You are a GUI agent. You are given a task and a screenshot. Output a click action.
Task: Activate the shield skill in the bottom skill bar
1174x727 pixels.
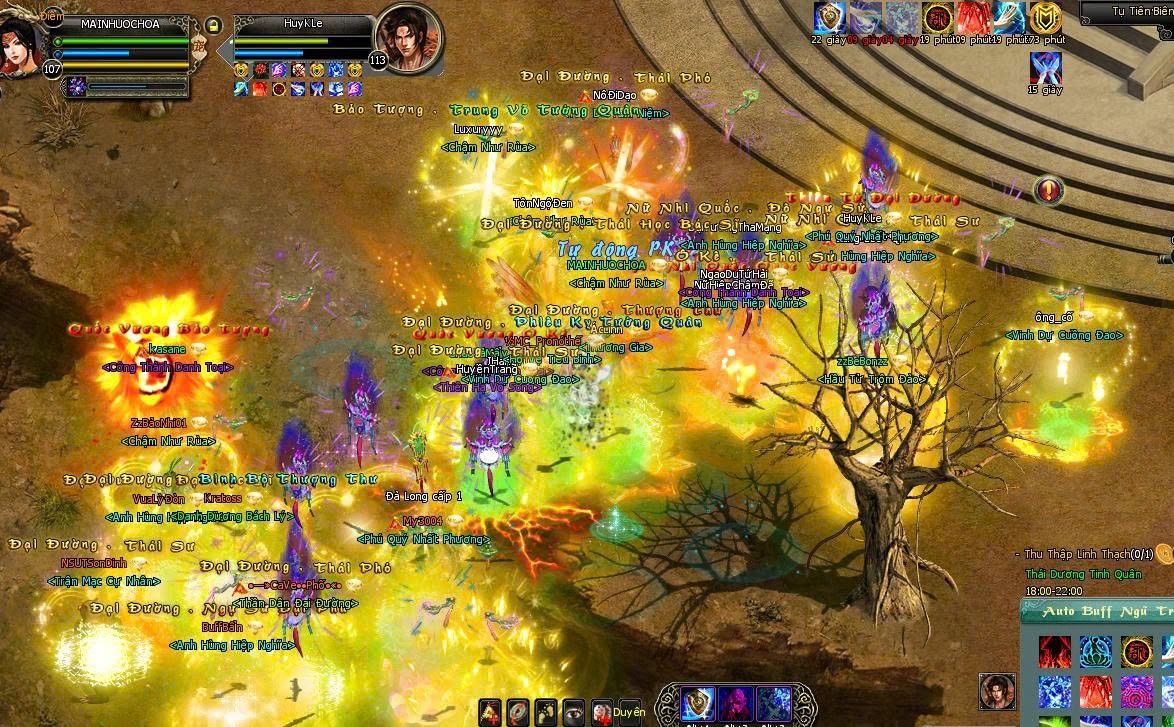click(x=697, y=702)
